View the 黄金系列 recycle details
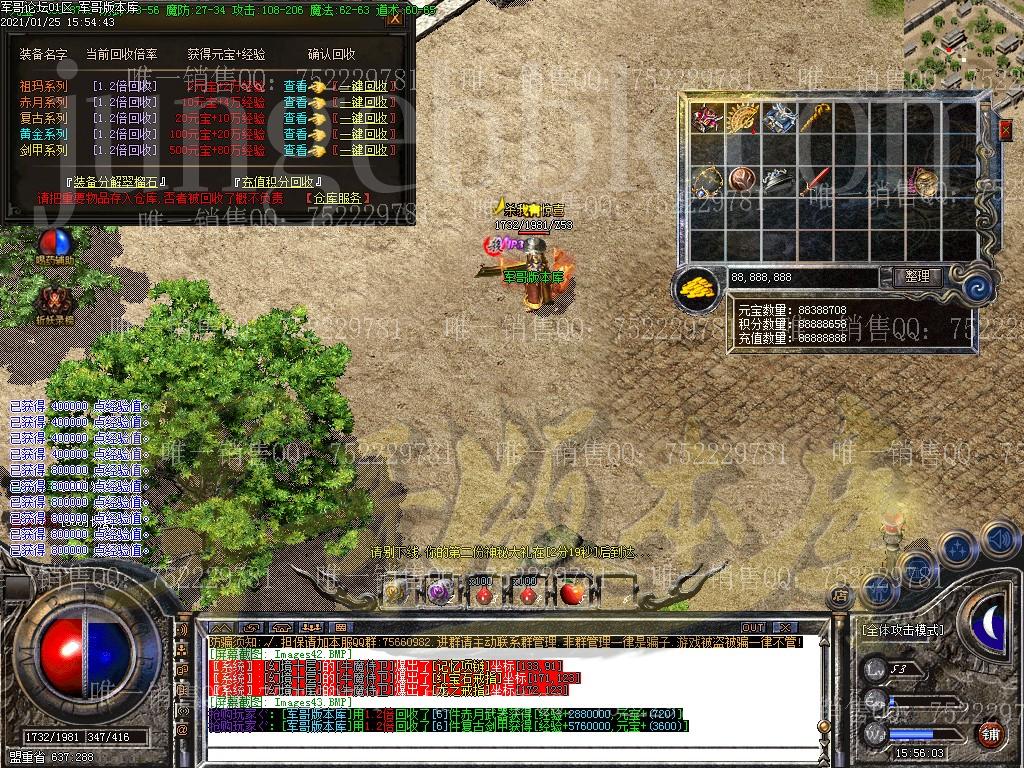Image resolution: width=1024 pixels, height=768 pixels. pyautogui.click(x=295, y=135)
